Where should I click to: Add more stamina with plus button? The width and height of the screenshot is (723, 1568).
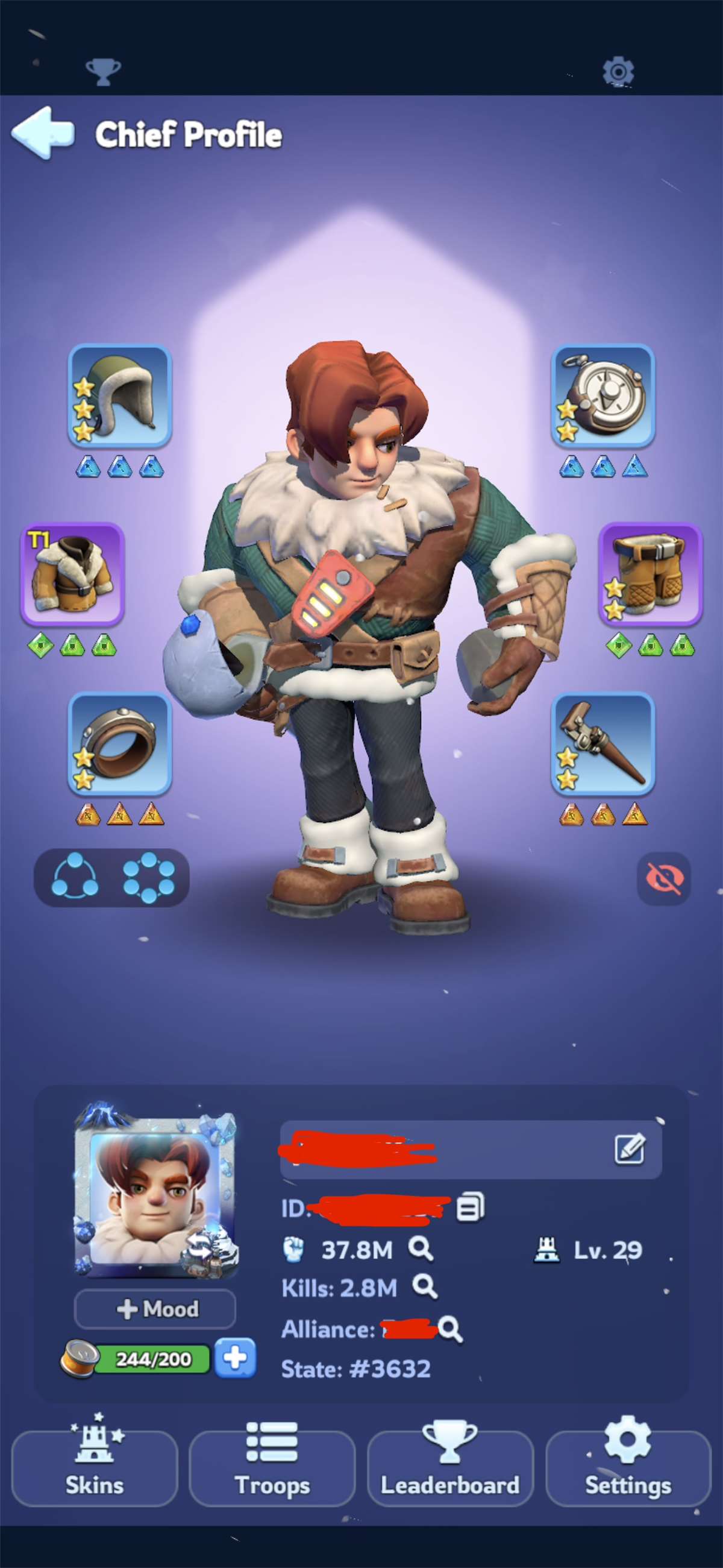235,1358
